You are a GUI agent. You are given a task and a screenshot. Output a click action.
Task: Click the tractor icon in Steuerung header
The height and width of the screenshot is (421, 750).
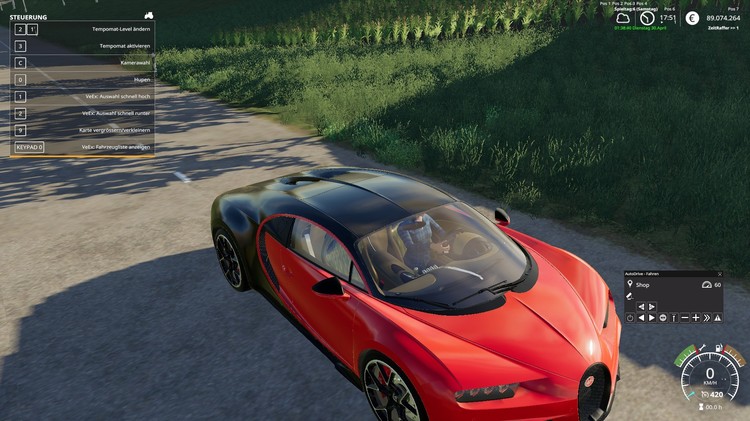(148, 16)
